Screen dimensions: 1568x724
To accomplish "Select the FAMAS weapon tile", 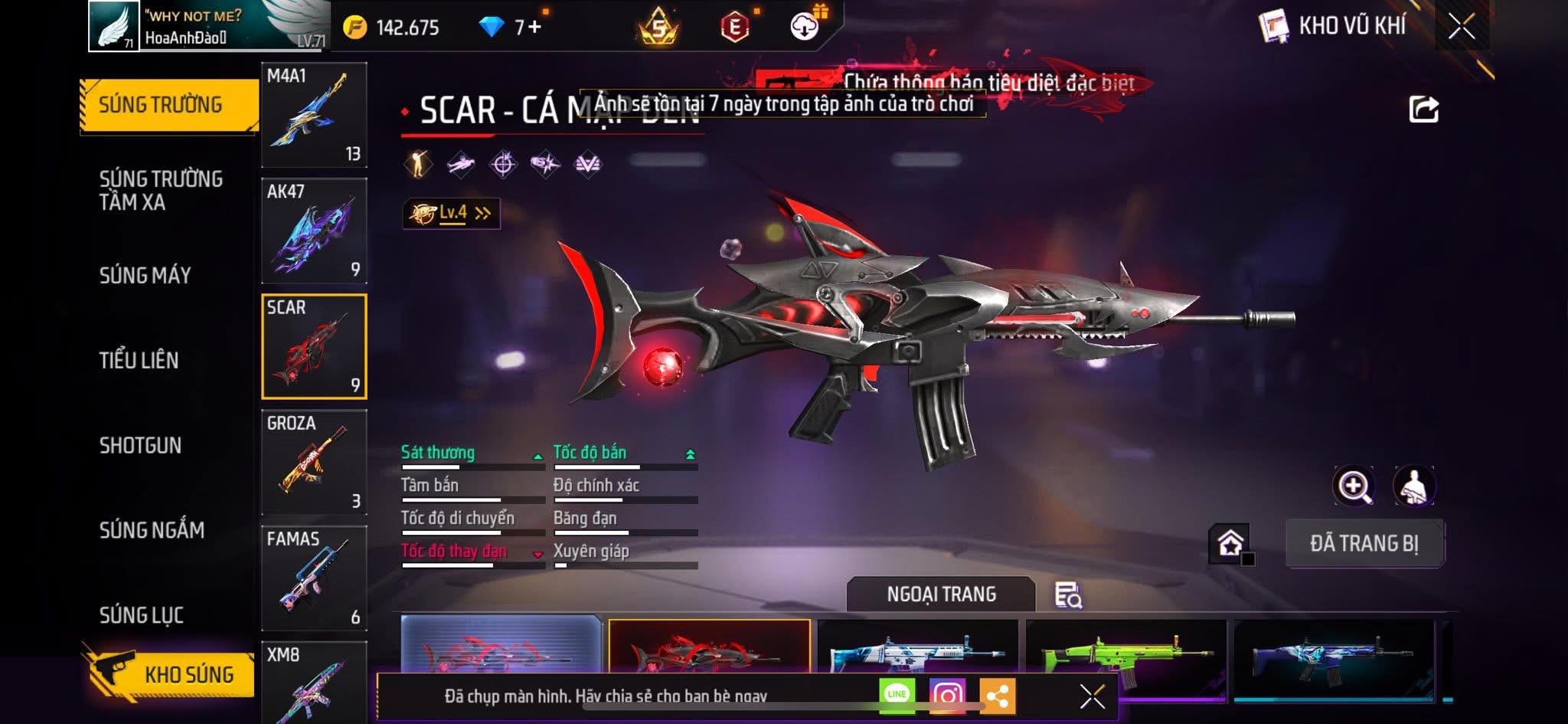I will (x=314, y=578).
